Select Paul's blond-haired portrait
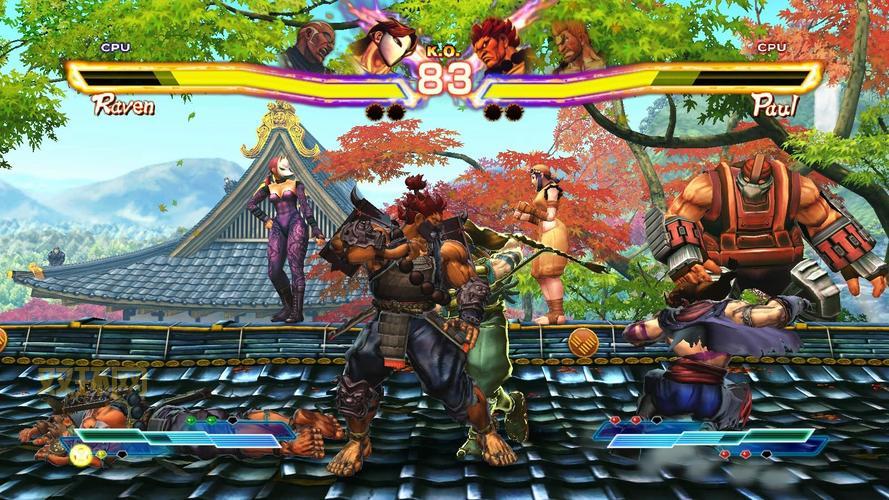Image resolution: width=889 pixels, height=500 pixels. click(567, 47)
